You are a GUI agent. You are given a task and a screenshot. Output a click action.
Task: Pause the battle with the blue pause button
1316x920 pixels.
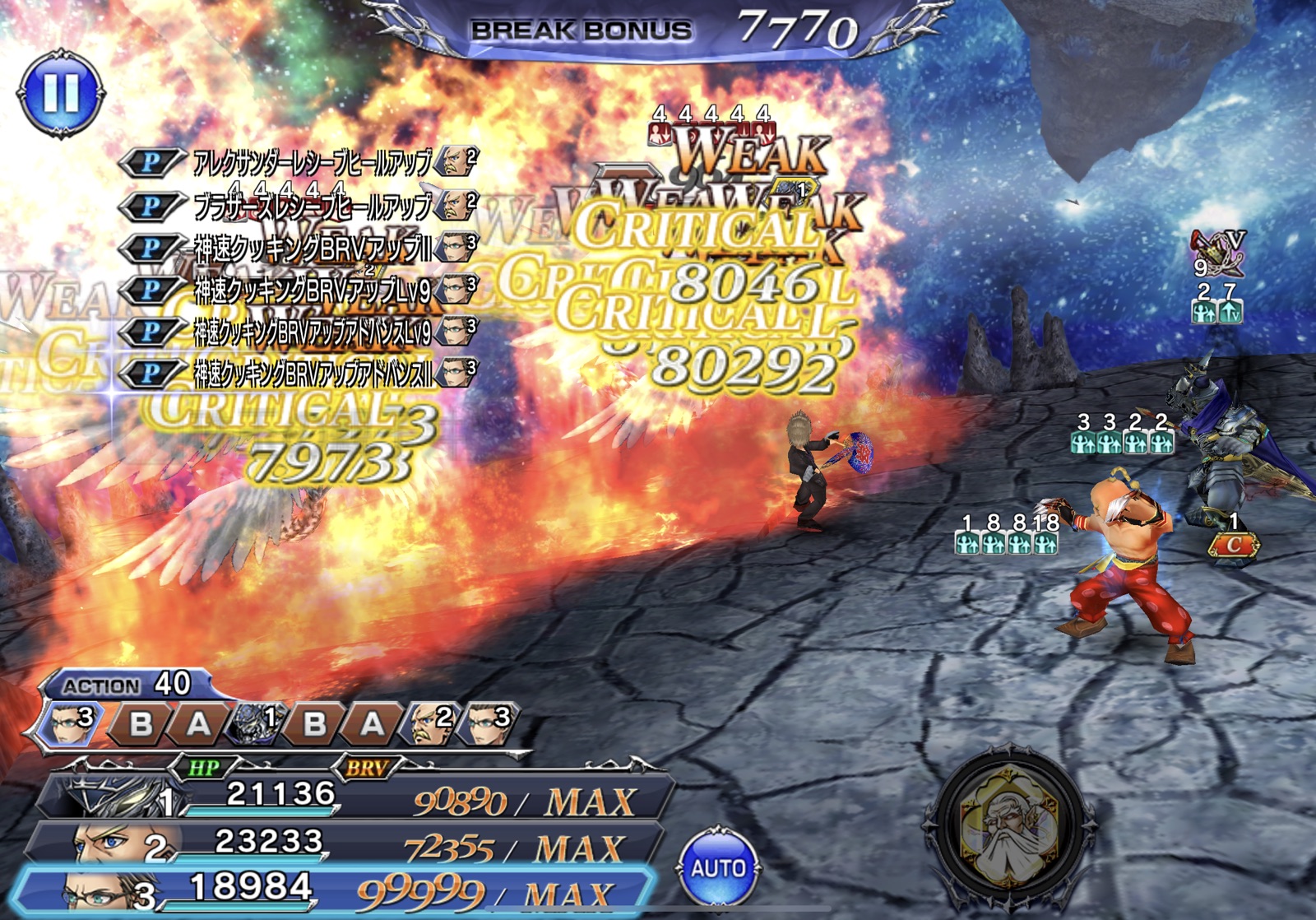pos(61,92)
